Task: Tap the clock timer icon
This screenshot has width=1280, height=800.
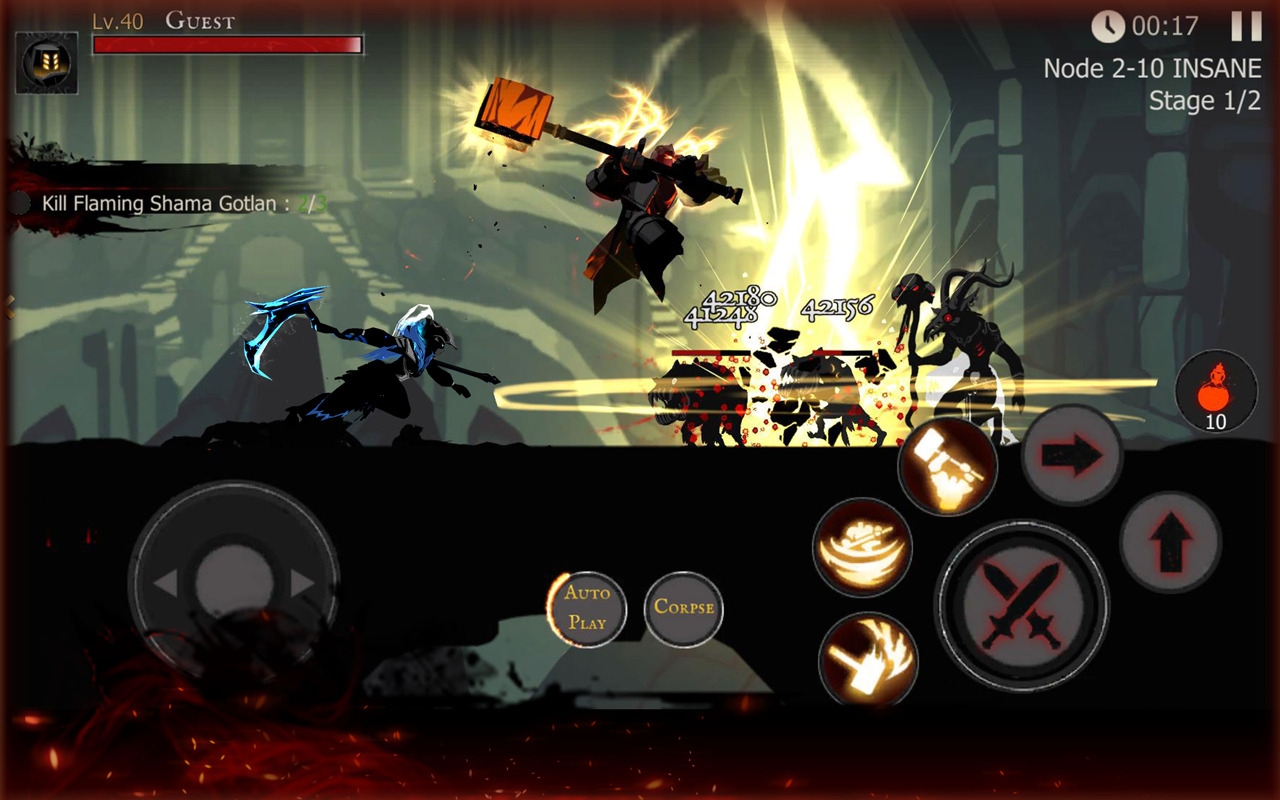Action: (1107, 26)
